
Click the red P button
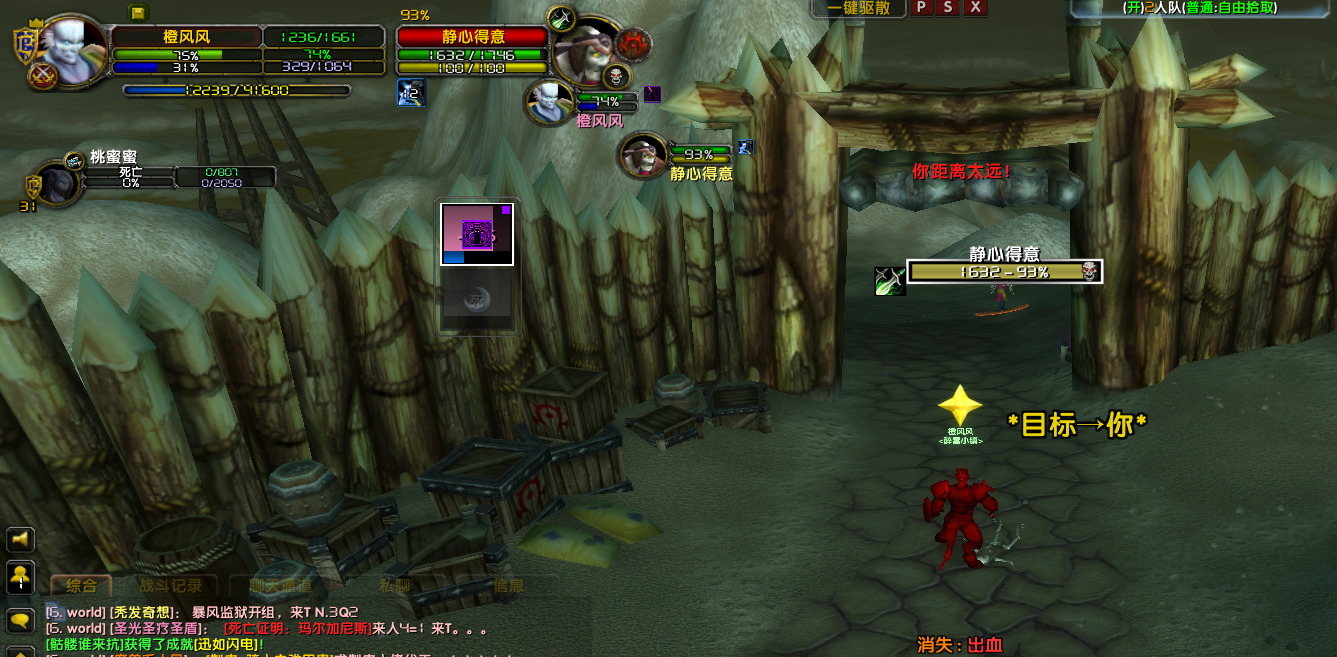click(x=920, y=8)
